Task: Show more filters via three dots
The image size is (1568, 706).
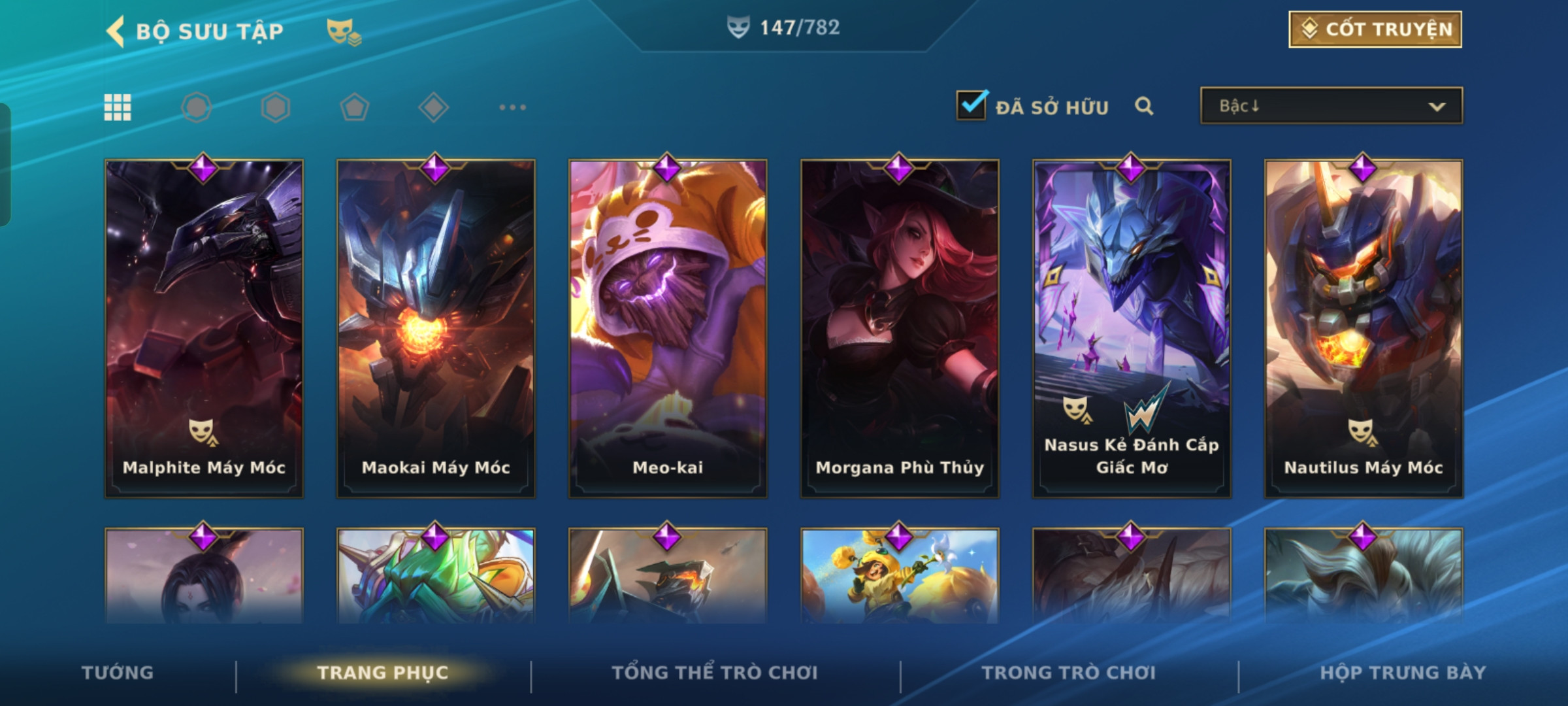Action: (x=512, y=107)
